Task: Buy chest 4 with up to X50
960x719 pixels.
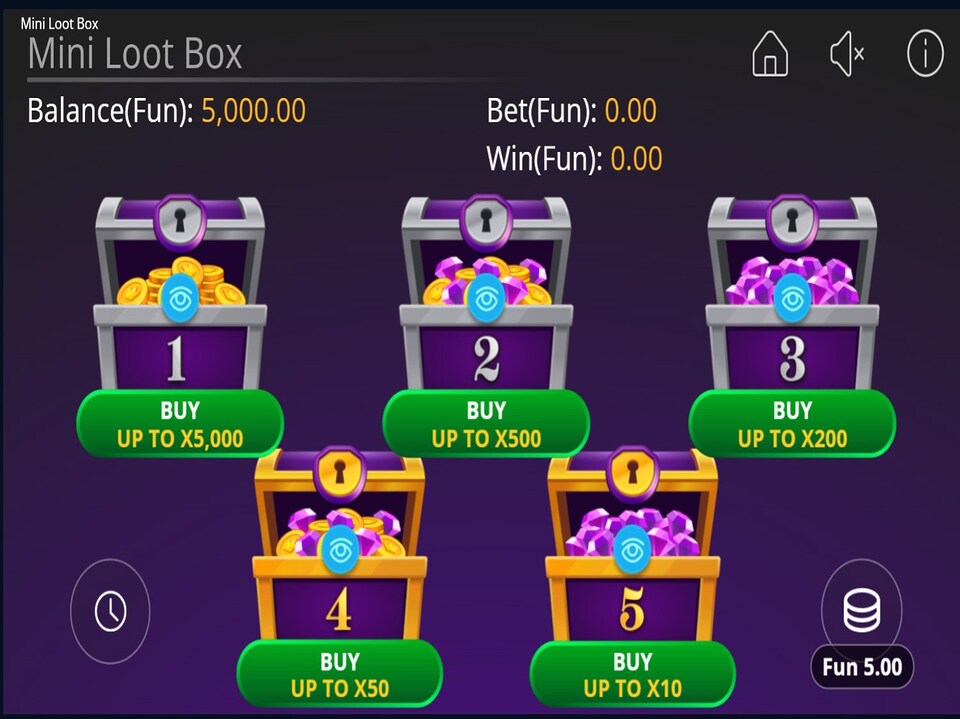Action: click(x=339, y=674)
